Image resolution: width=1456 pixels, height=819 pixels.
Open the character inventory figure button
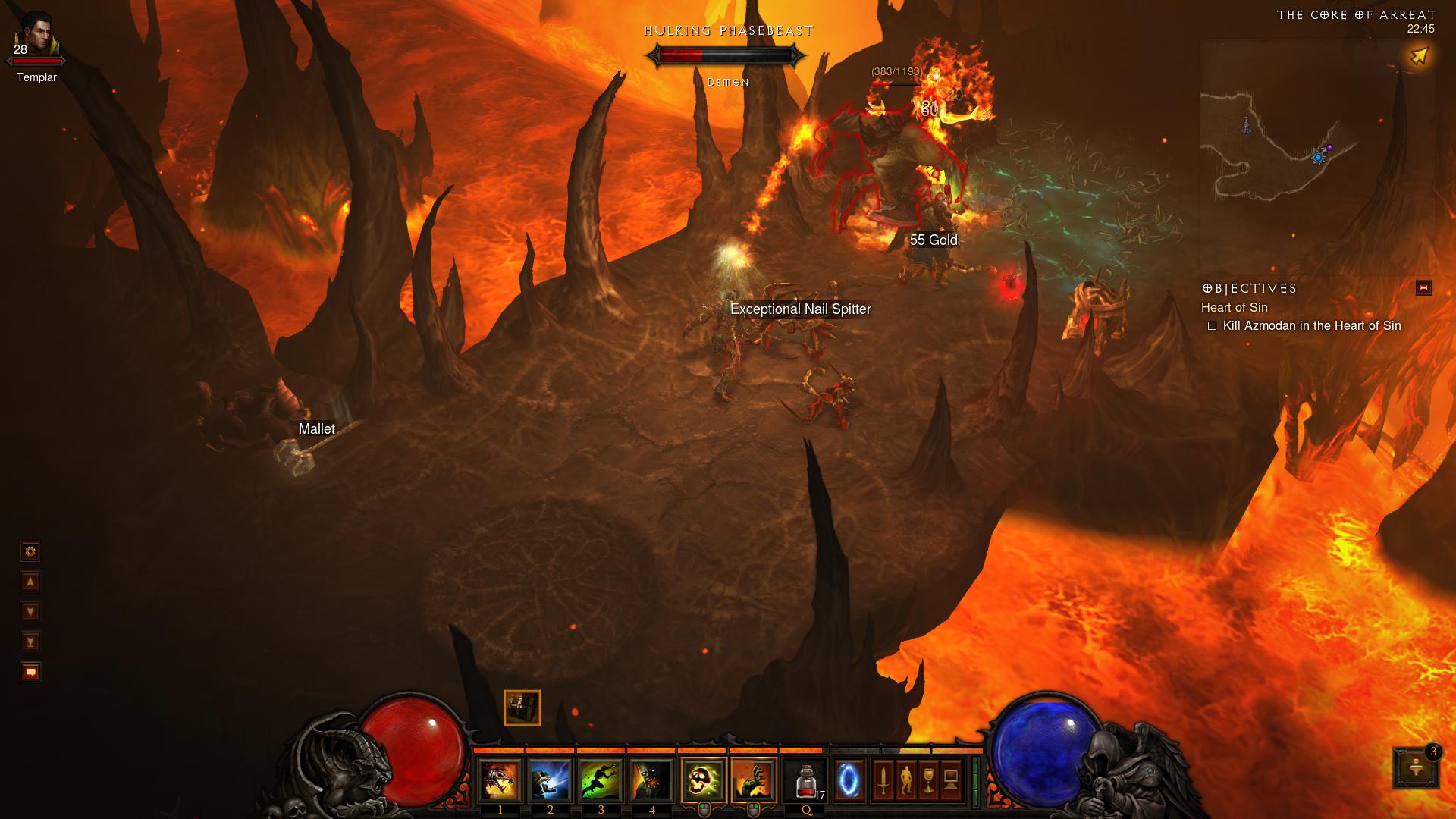click(x=906, y=780)
